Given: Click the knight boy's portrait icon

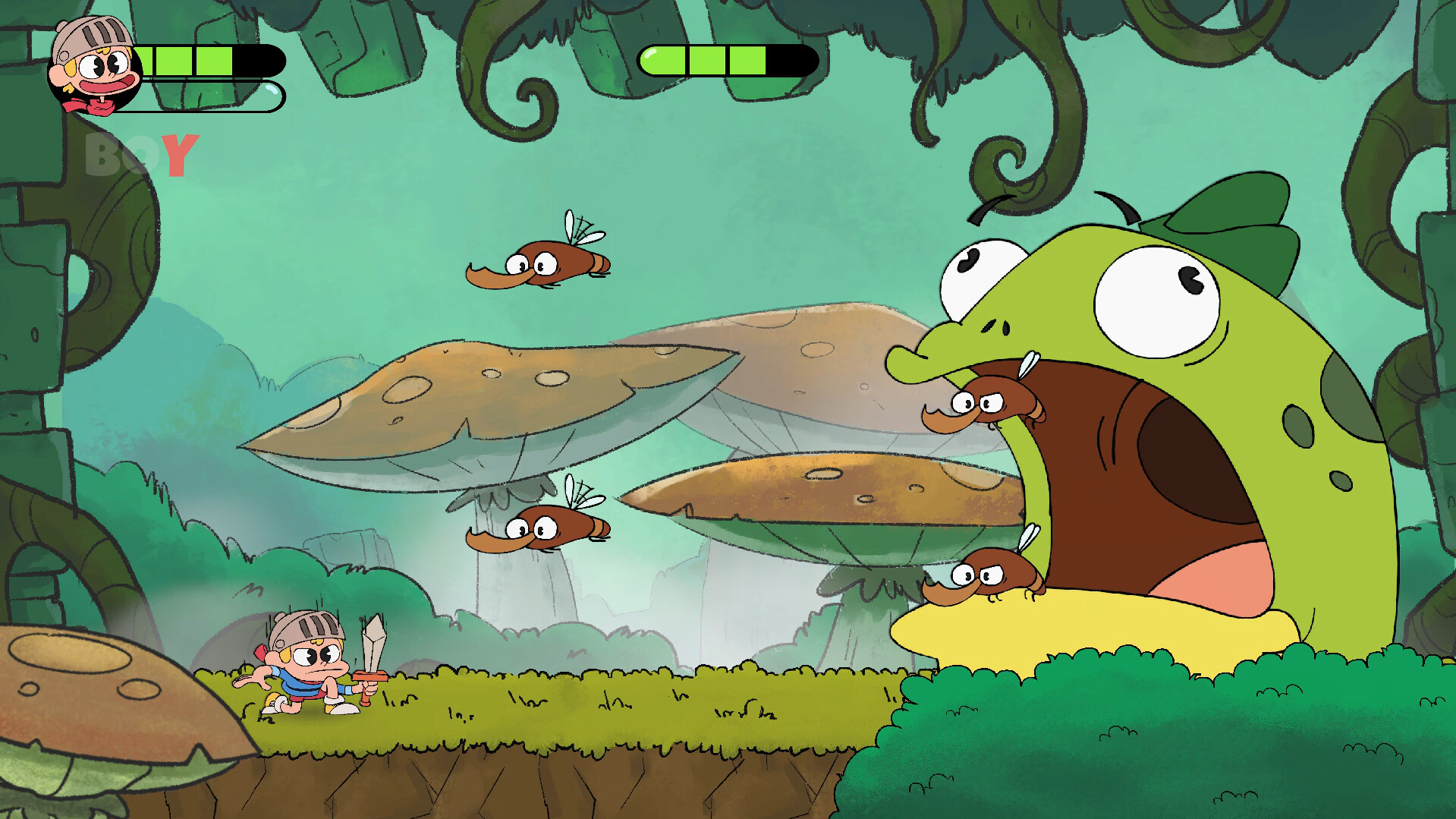Looking at the screenshot, I should 95,65.
